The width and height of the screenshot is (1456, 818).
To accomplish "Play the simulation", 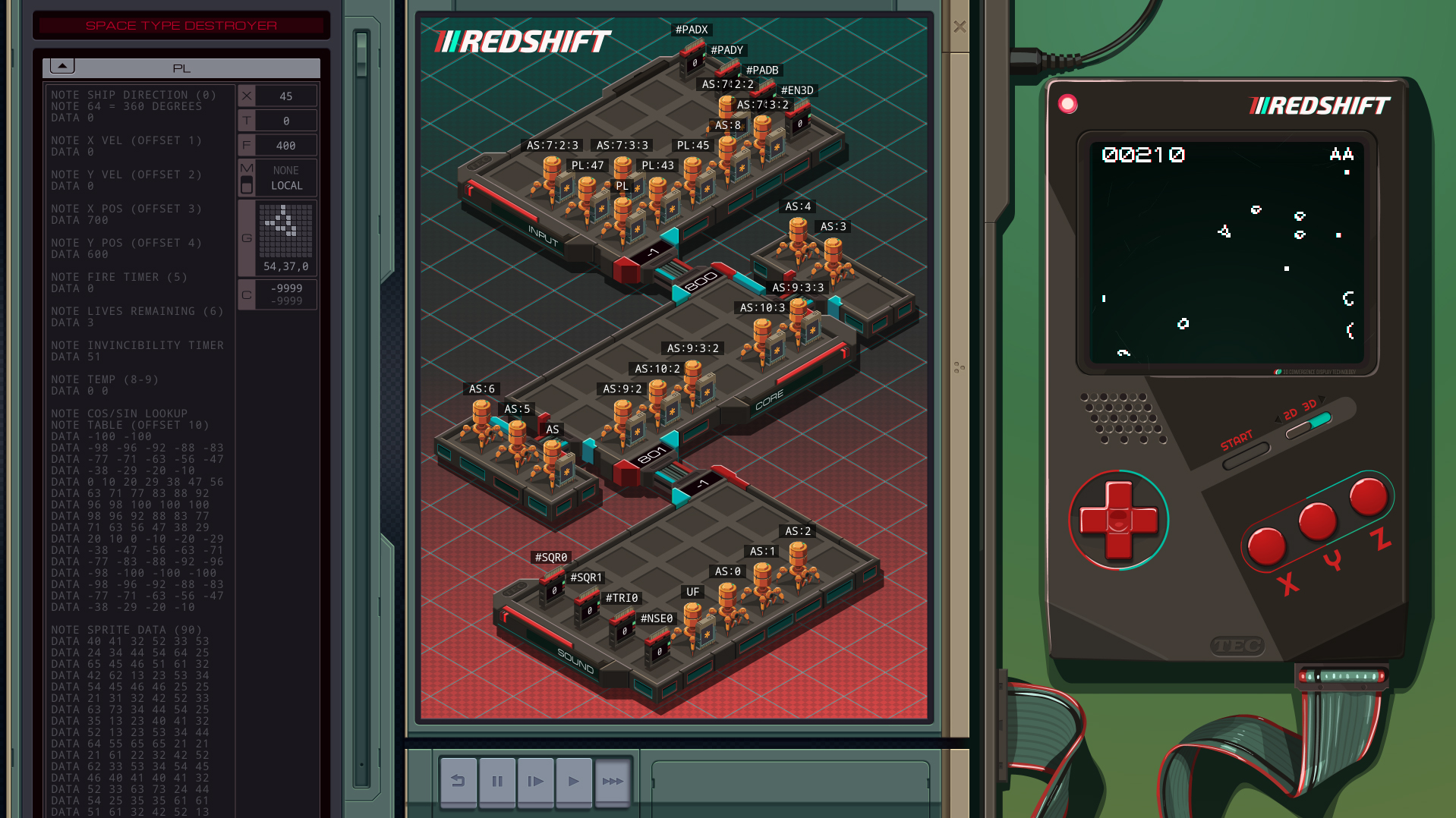I will click(575, 780).
